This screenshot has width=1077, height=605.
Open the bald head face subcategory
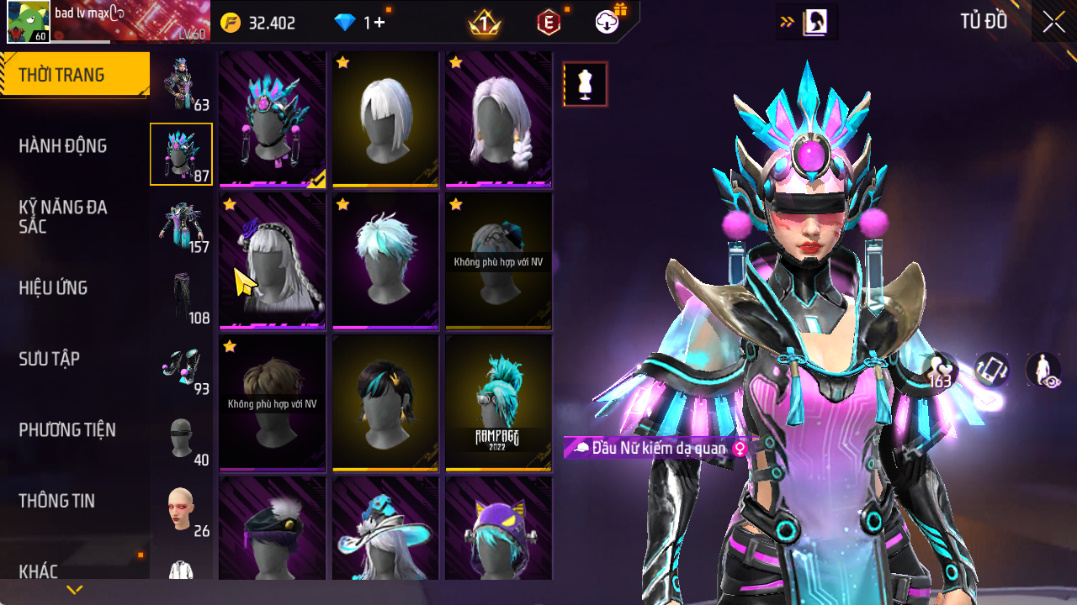click(x=182, y=511)
